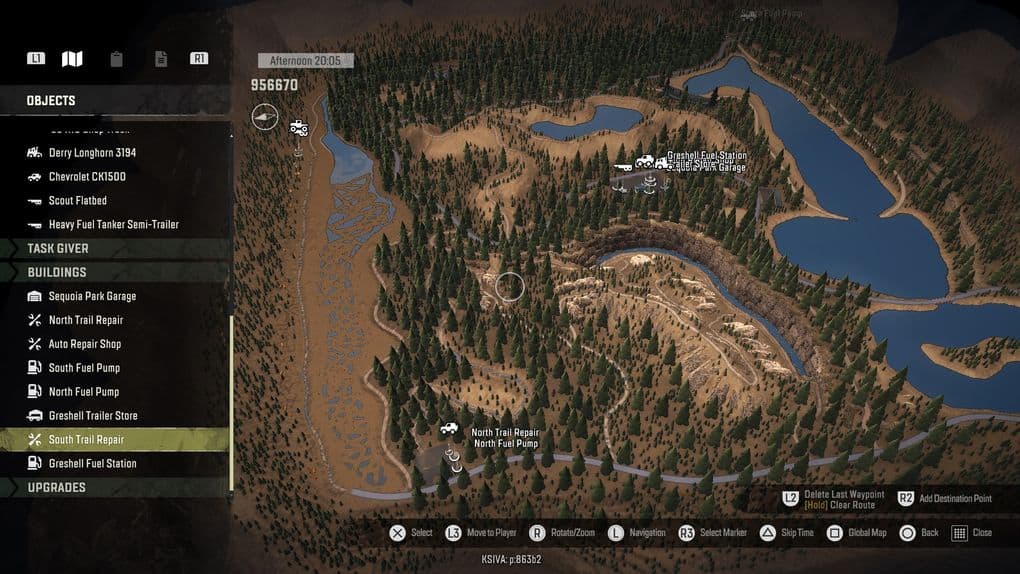Choose the South Fuel Pump entry
This screenshot has height=574, width=1020.
click(84, 368)
